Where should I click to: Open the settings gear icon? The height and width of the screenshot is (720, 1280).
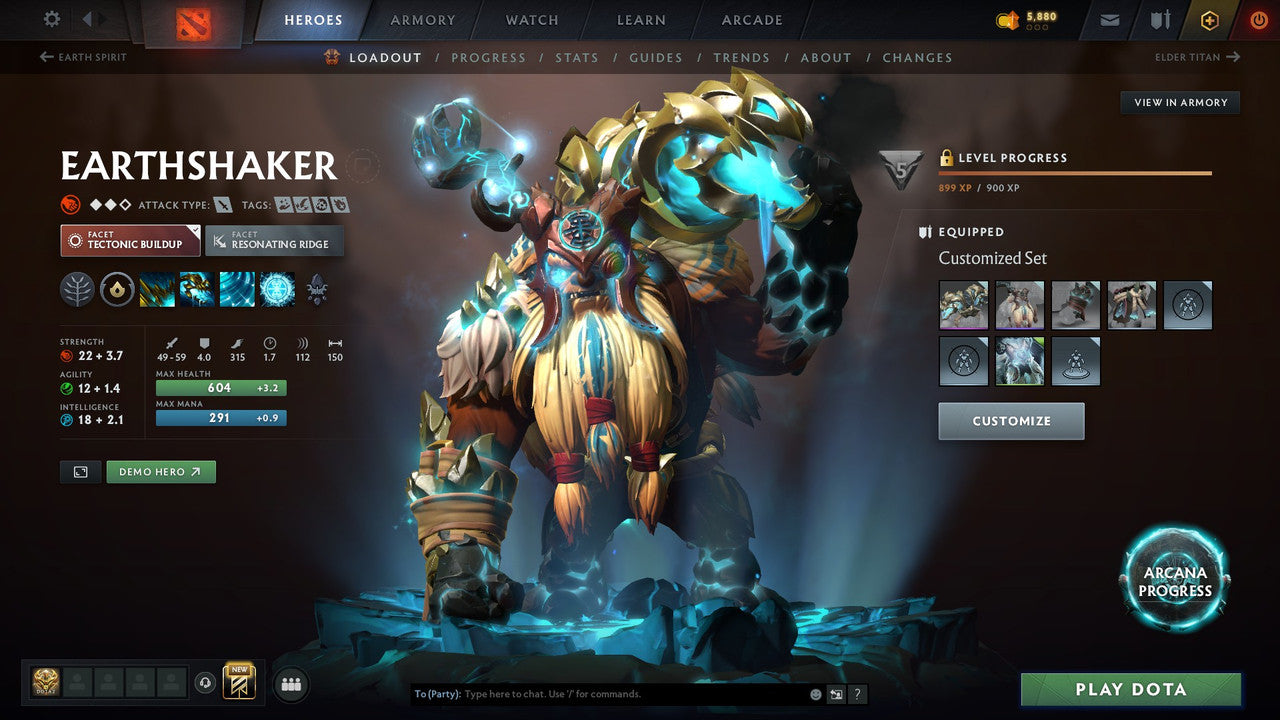coord(52,19)
